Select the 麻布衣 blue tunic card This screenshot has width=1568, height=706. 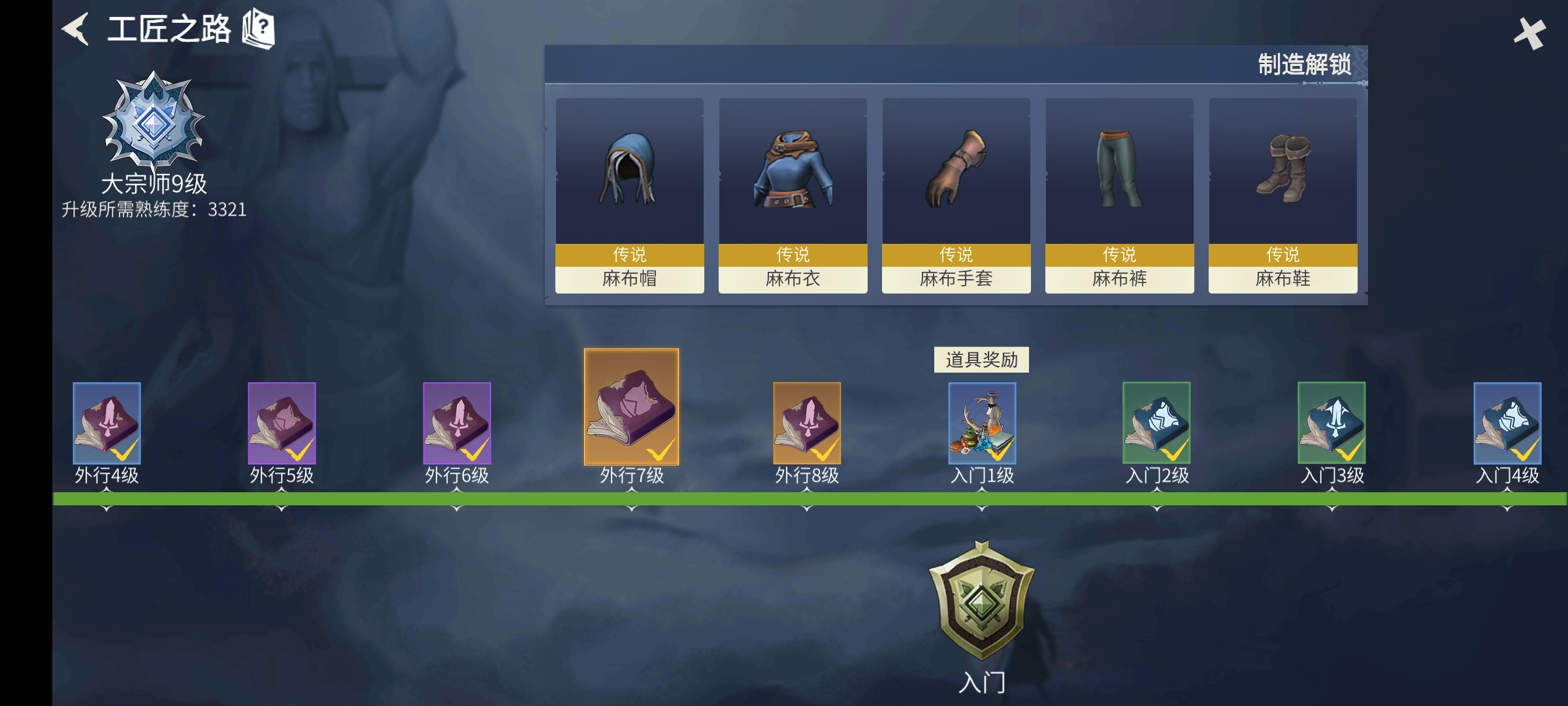coord(792,195)
